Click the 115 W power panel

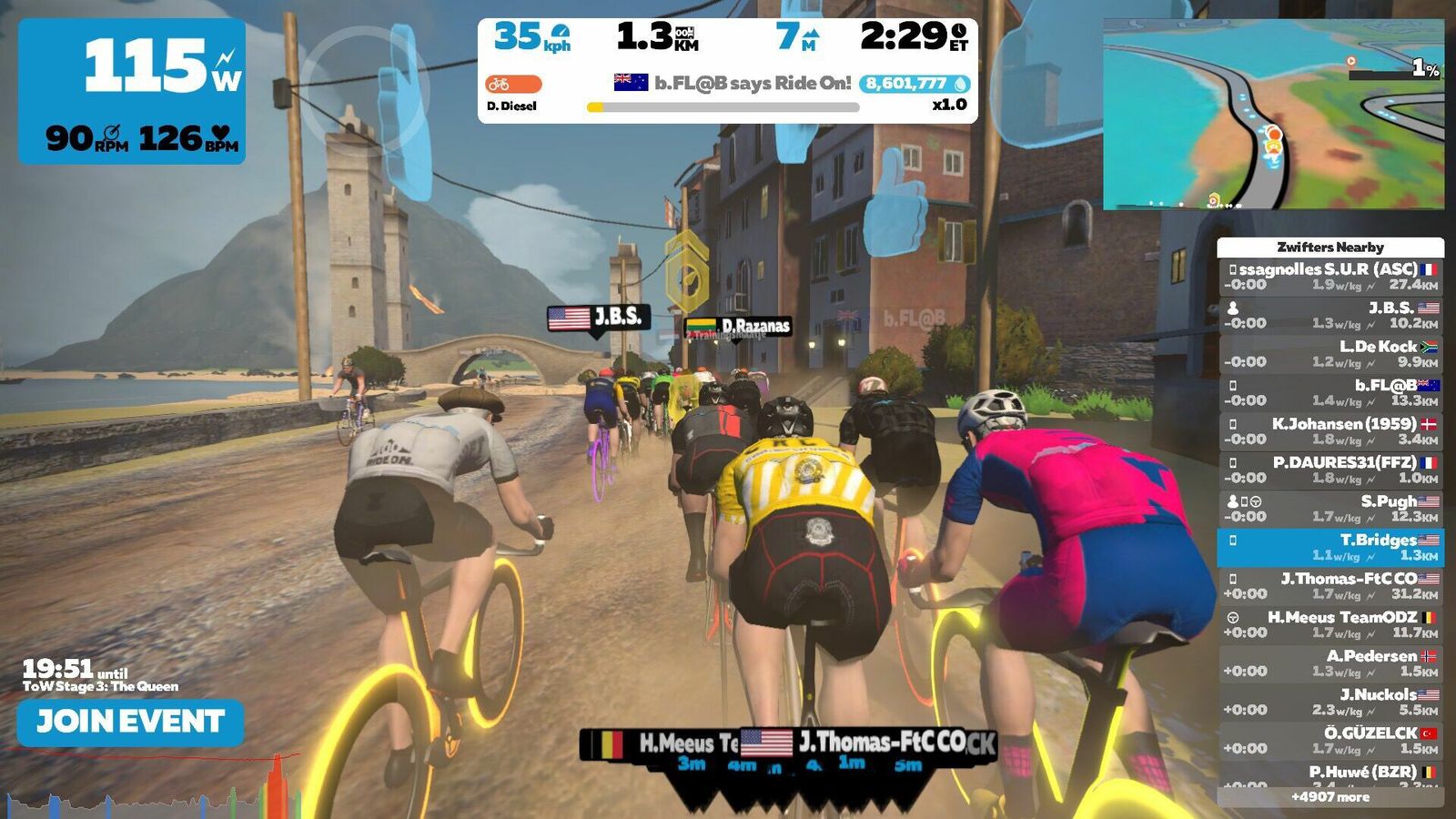click(x=132, y=91)
